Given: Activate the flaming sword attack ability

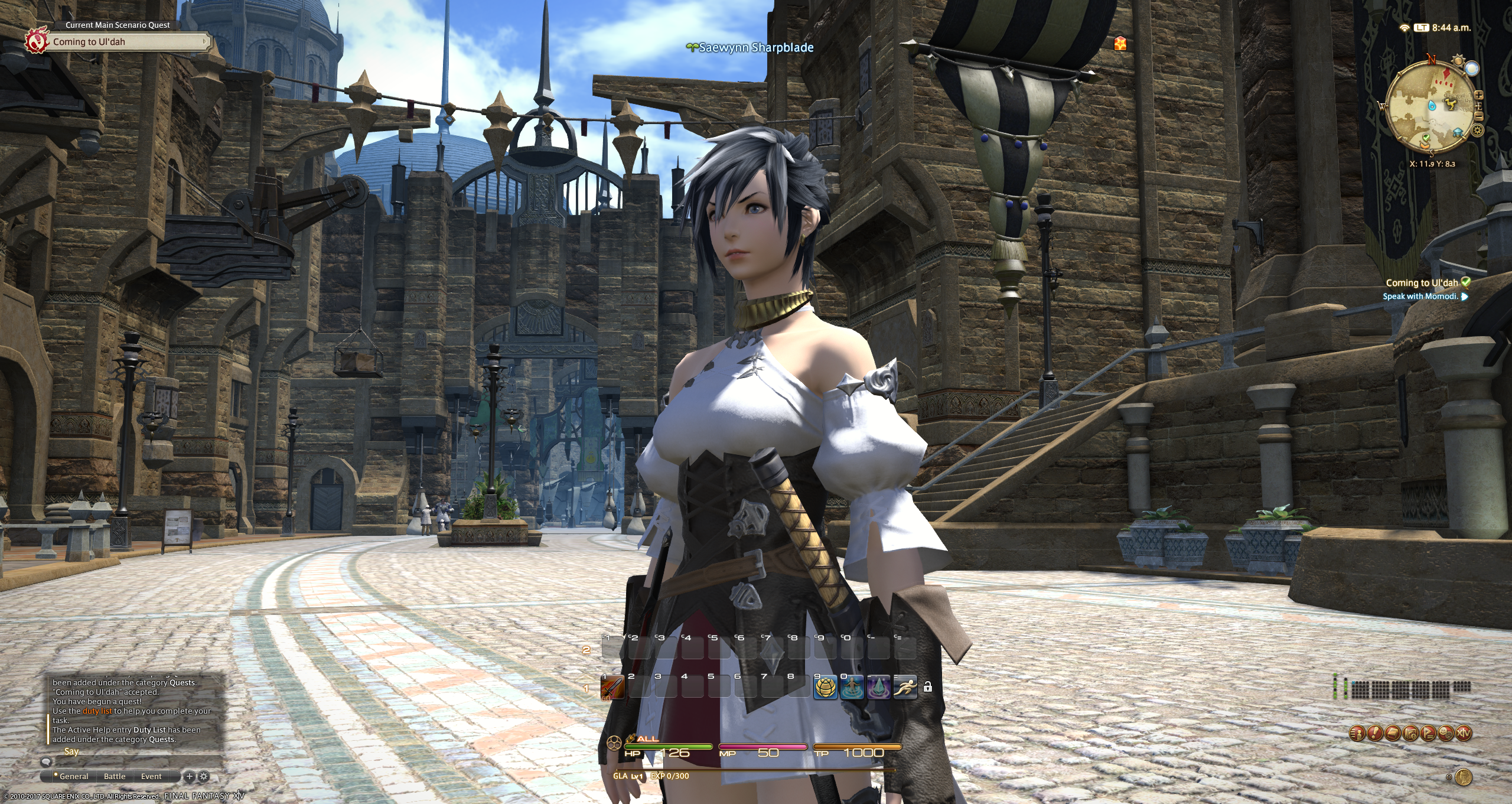Looking at the screenshot, I should 612,688.
